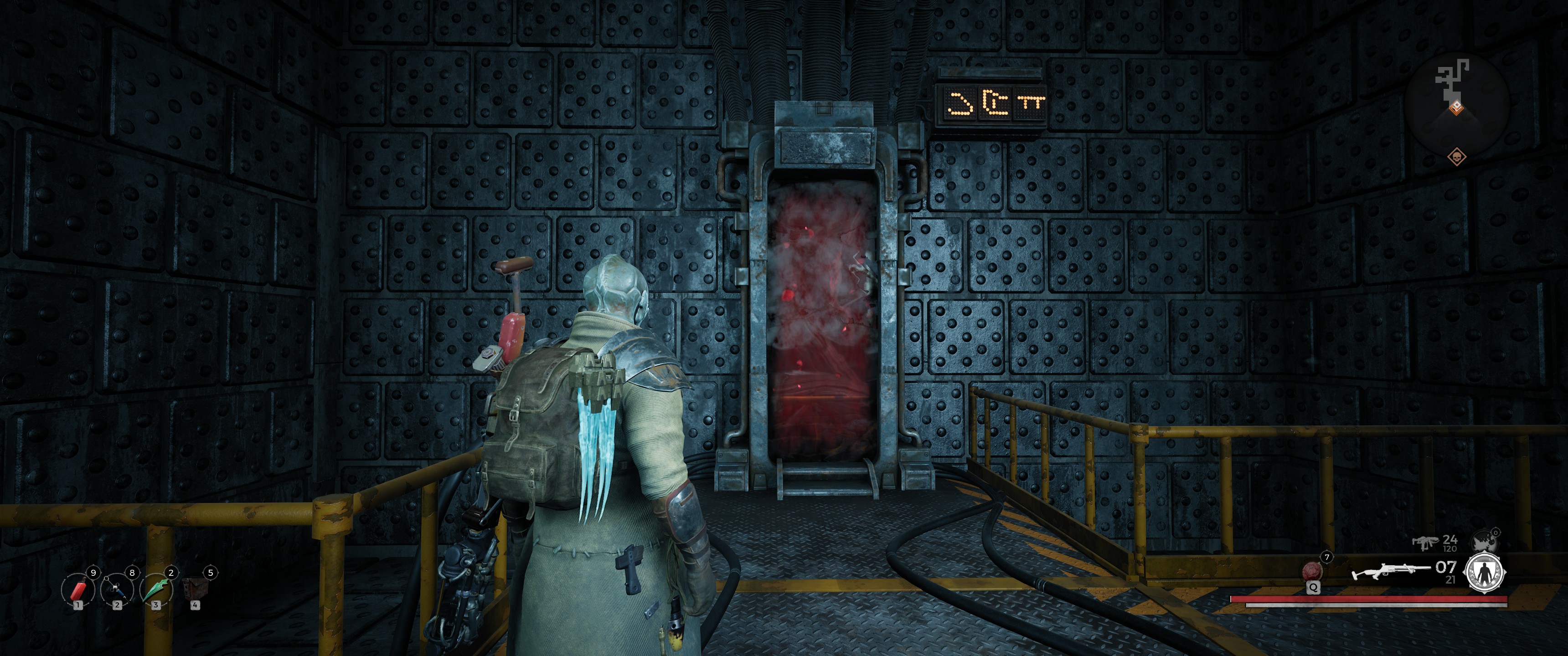The image size is (1568, 656).
Task: Switch to the handgun weapon icon
Action: pyautogui.click(x=1424, y=541)
